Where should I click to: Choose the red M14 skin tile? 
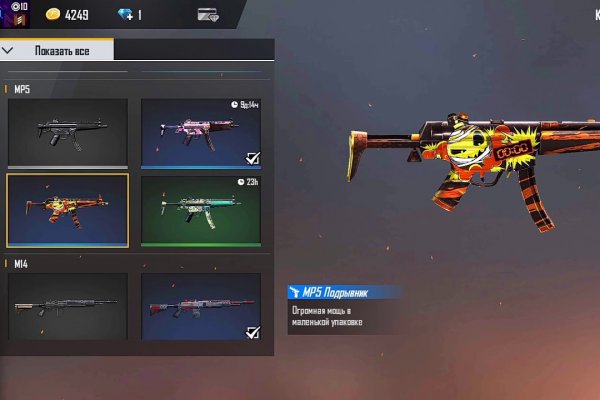[201, 306]
